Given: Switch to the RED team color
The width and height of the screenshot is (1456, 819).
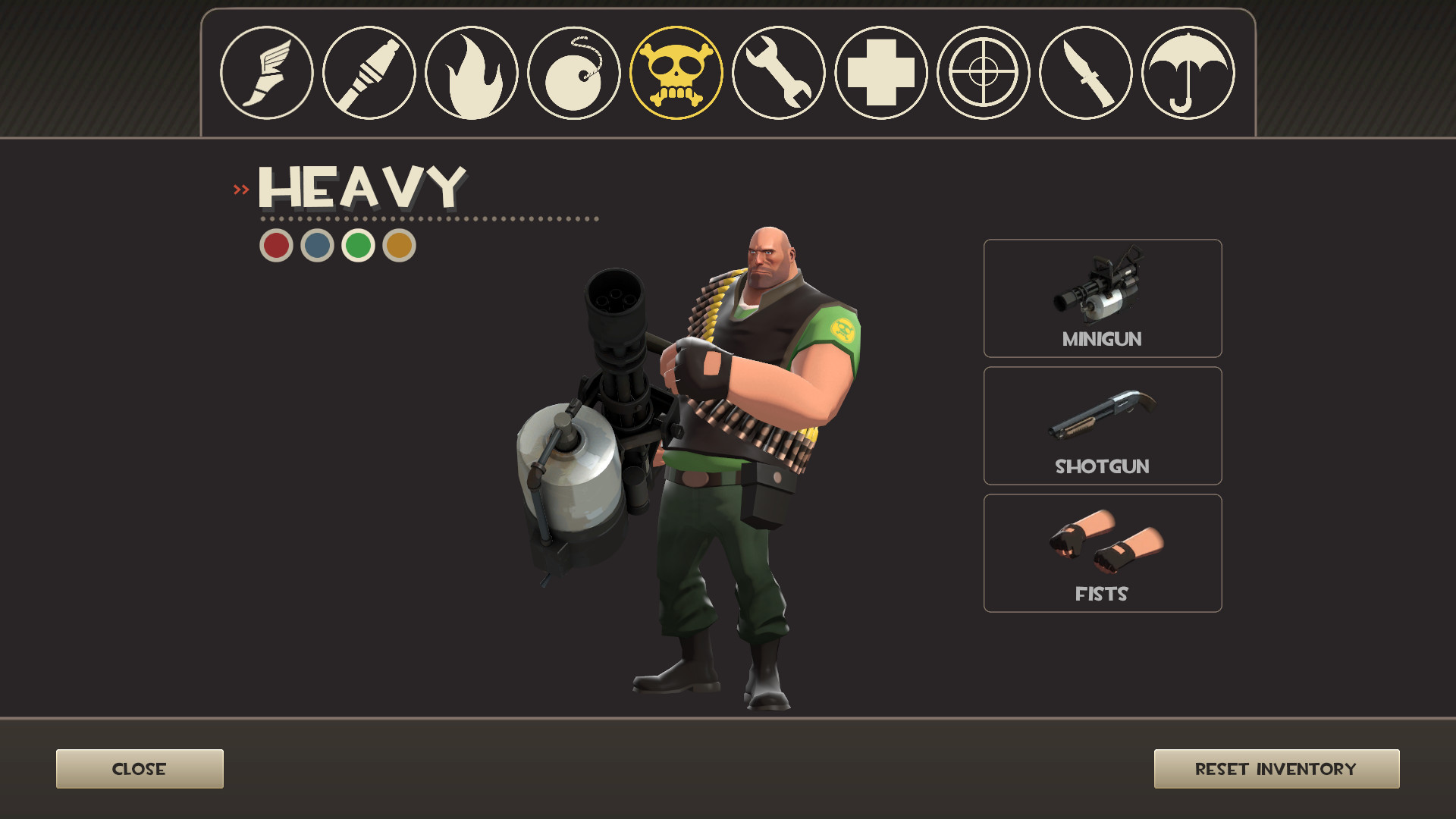Looking at the screenshot, I should pos(278,243).
